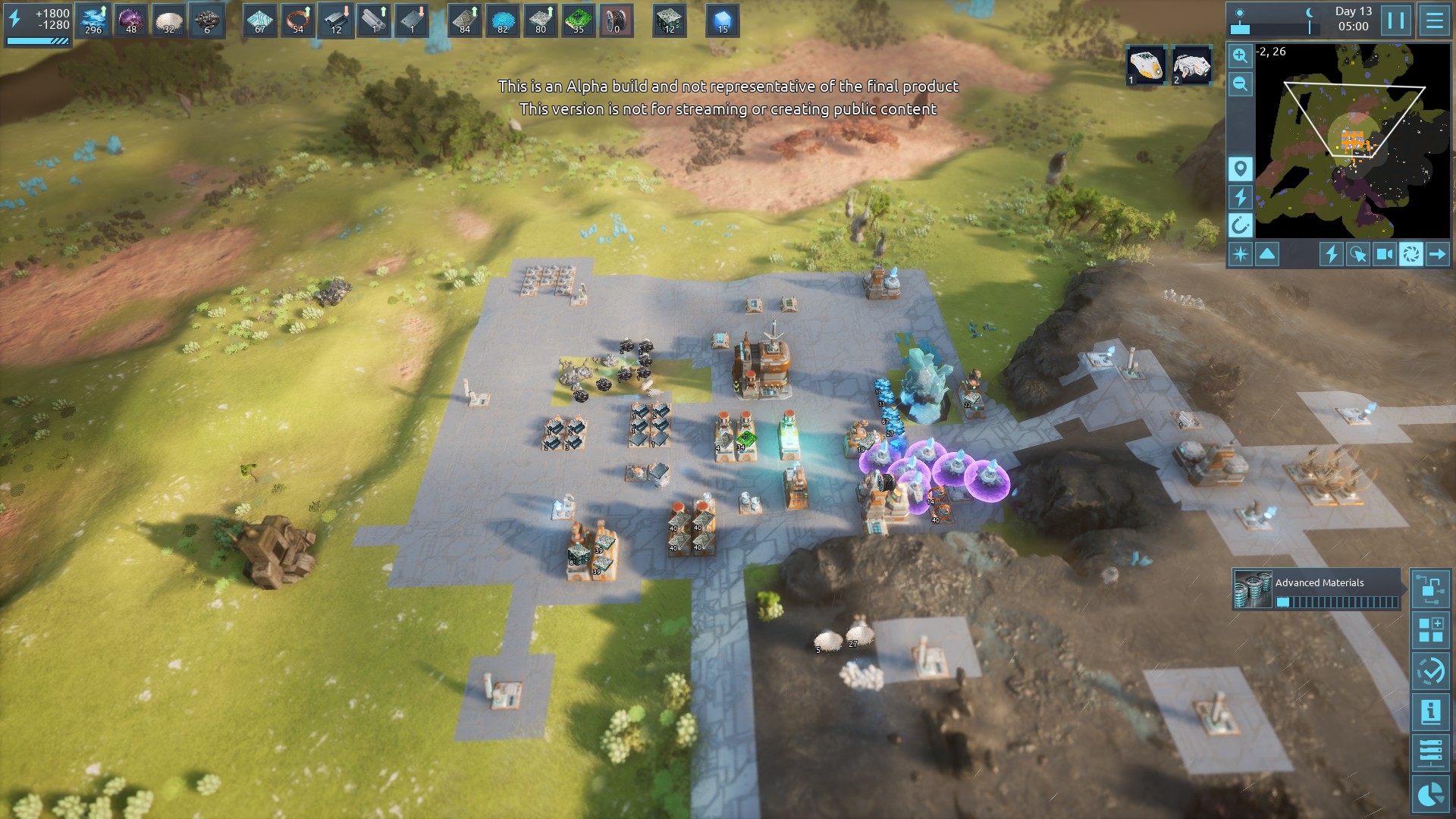The width and height of the screenshot is (1456, 819).
Task: Select the green circuit board resource
Action: (x=579, y=20)
